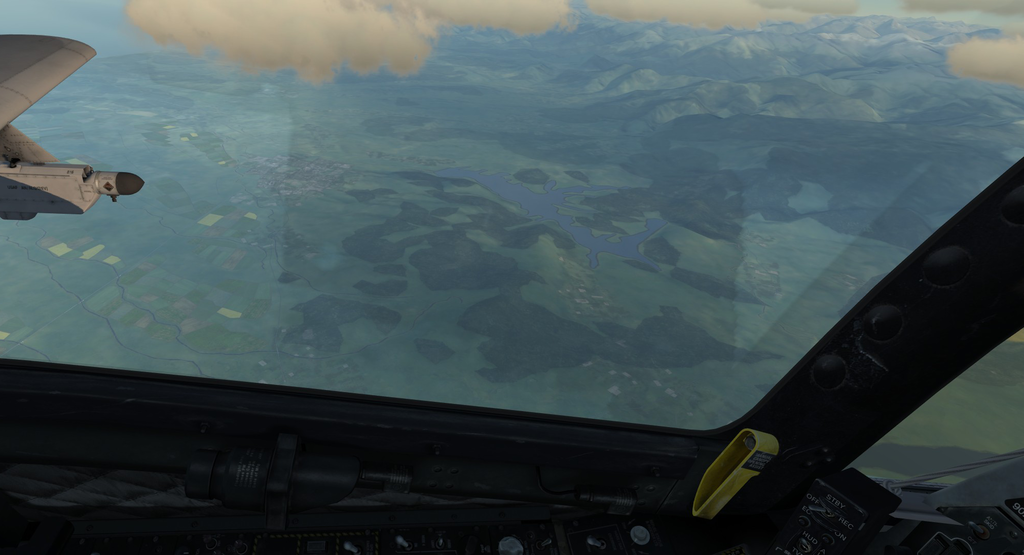Pull the yellow canopy handle
This screenshot has width=1024, height=555.
[734, 472]
